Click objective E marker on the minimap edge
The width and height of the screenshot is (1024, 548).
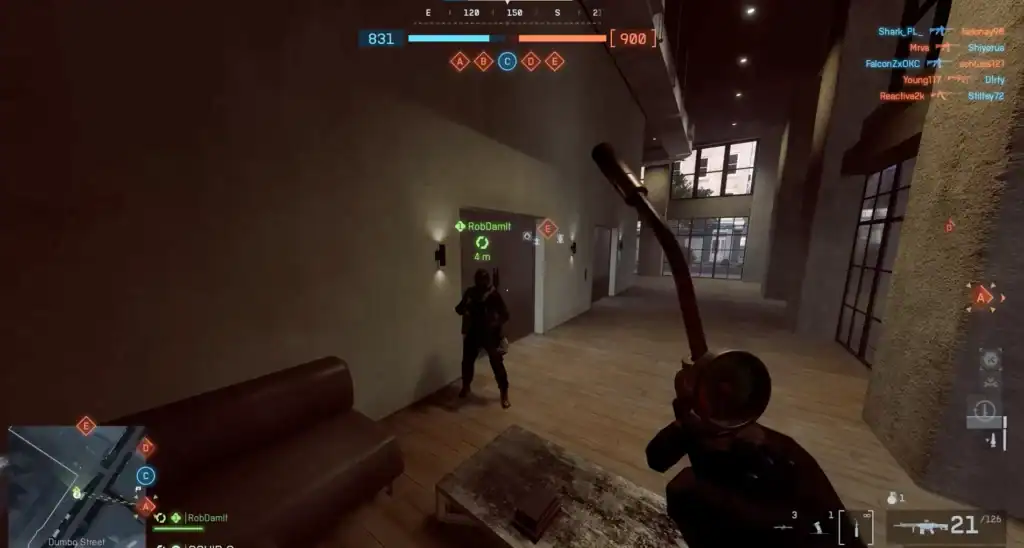(x=86, y=426)
